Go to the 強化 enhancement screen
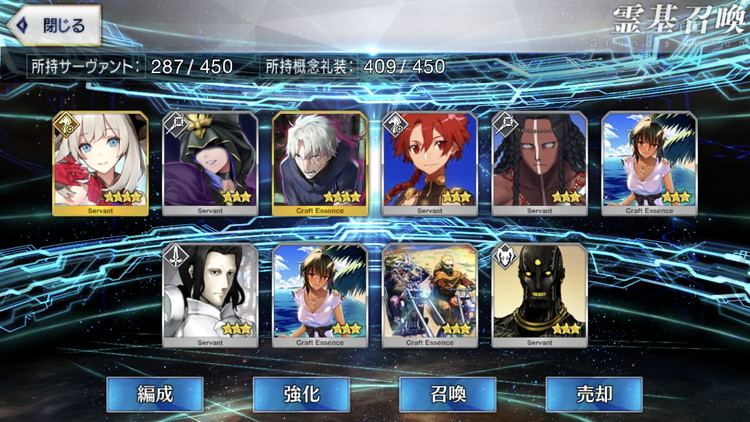 click(300, 394)
